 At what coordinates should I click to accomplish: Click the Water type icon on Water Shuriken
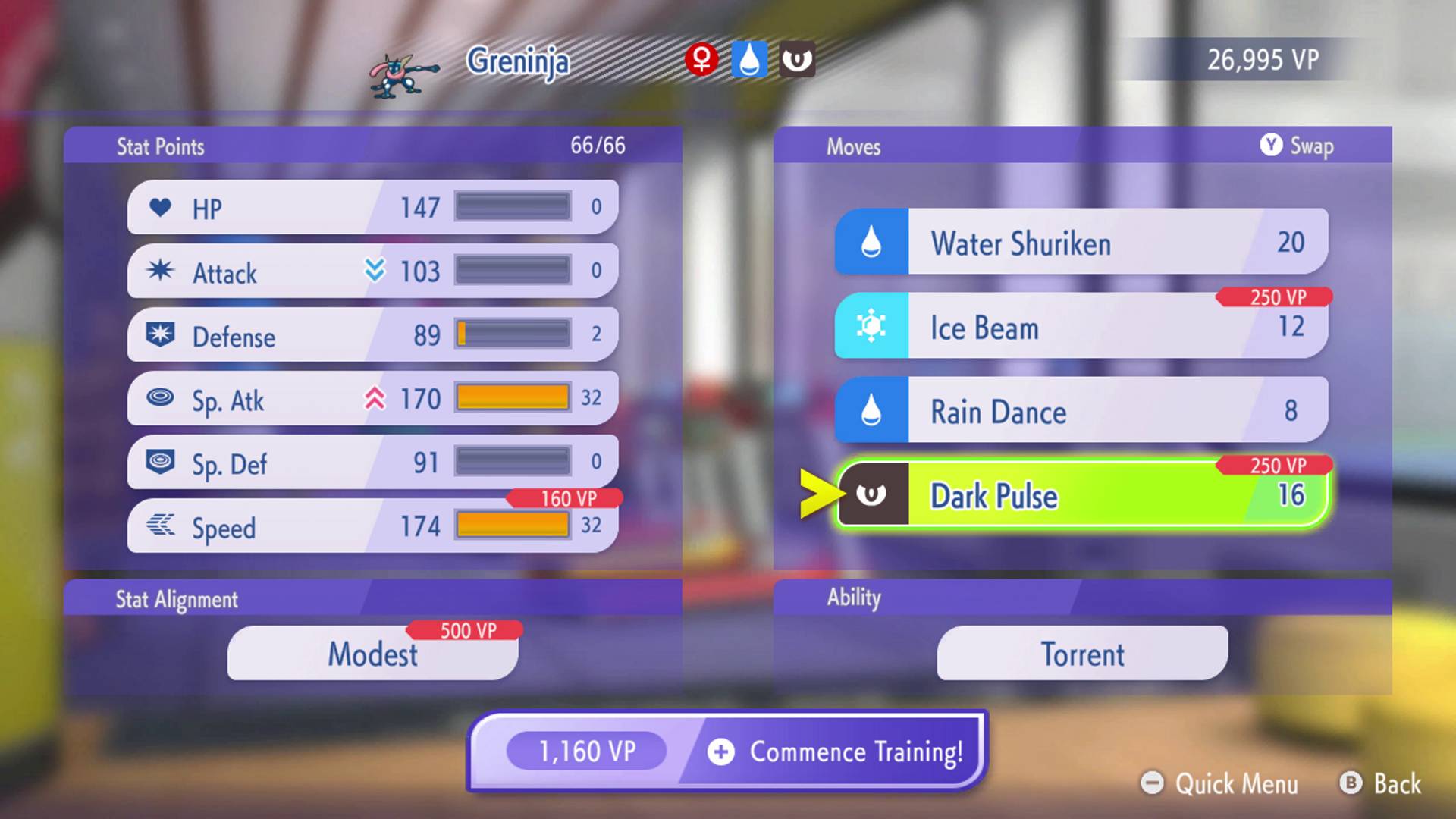871,243
